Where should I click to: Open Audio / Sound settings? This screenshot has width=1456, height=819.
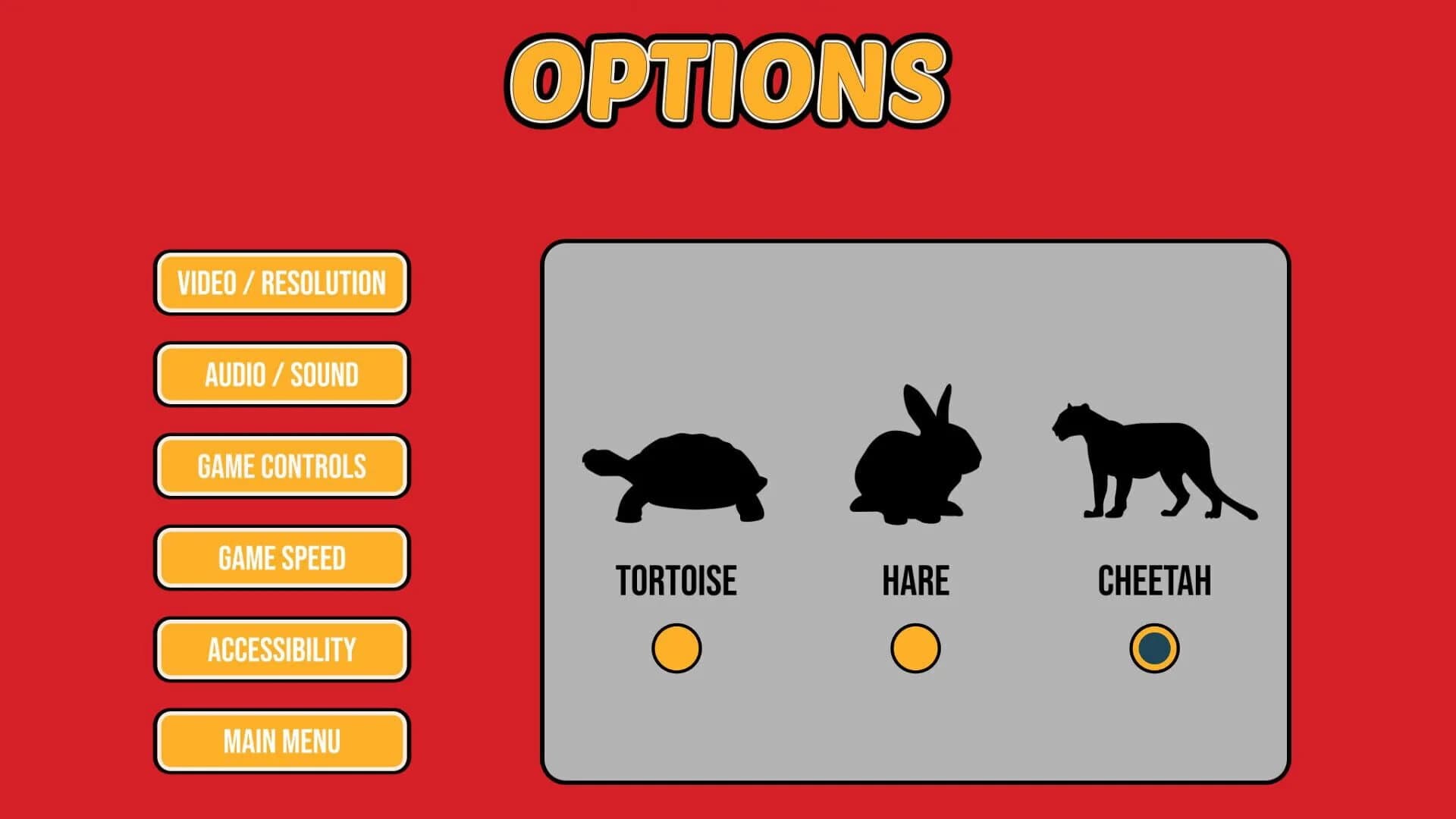point(281,375)
